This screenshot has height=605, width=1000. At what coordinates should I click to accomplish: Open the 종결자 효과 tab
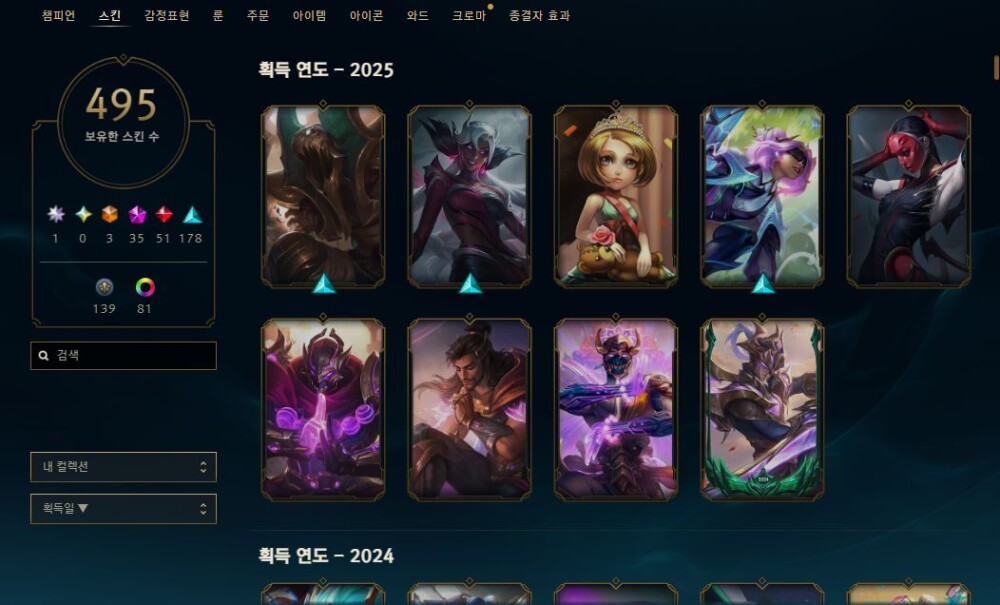pyautogui.click(x=539, y=16)
